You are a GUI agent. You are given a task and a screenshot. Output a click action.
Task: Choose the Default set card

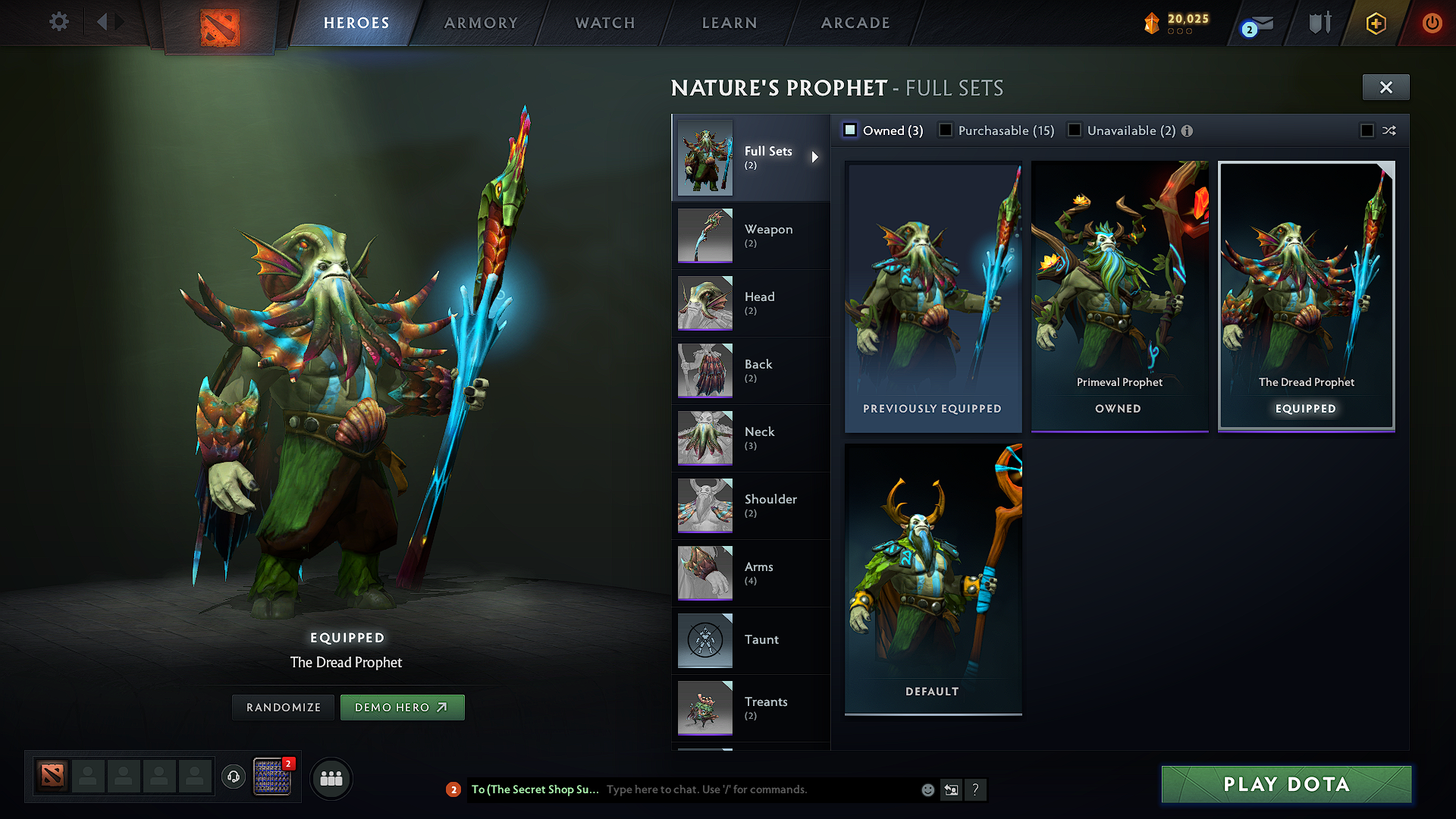(x=933, y=579)
